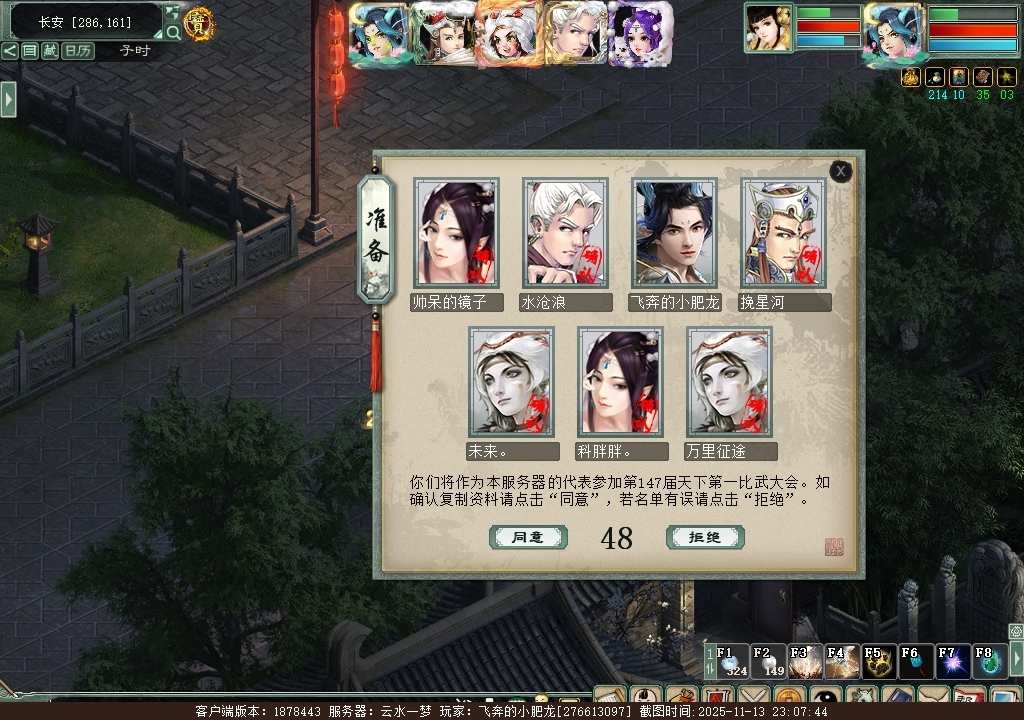Image resolution: width=1024 pixels, height=720 pixels.
Task: Click the magnifier search icon by the minimap
Action: [x=173, y=32]
